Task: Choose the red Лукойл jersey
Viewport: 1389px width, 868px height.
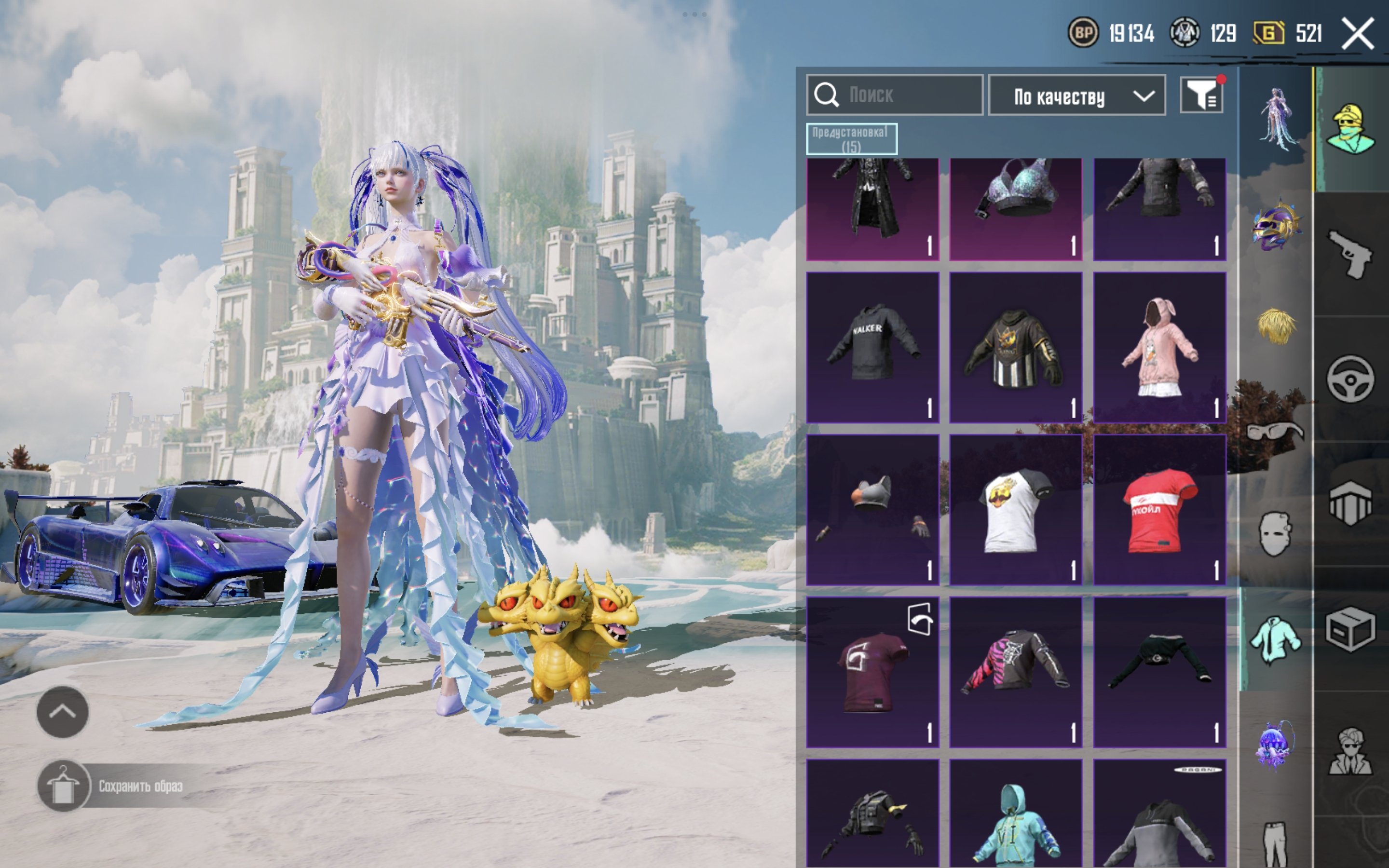Action: 1159,510
